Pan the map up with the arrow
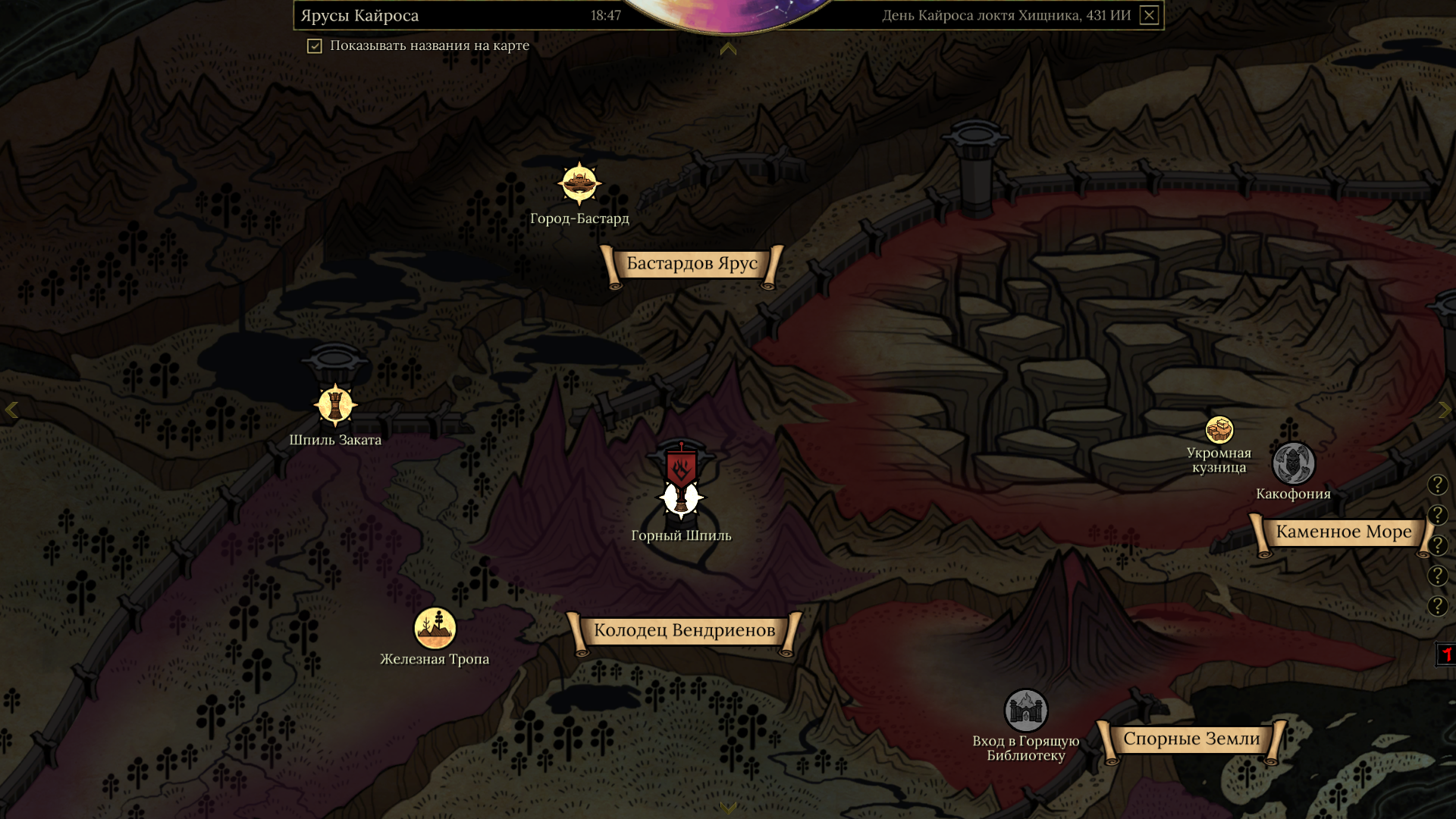1456x819 pixels. click(x=728, y=49)
